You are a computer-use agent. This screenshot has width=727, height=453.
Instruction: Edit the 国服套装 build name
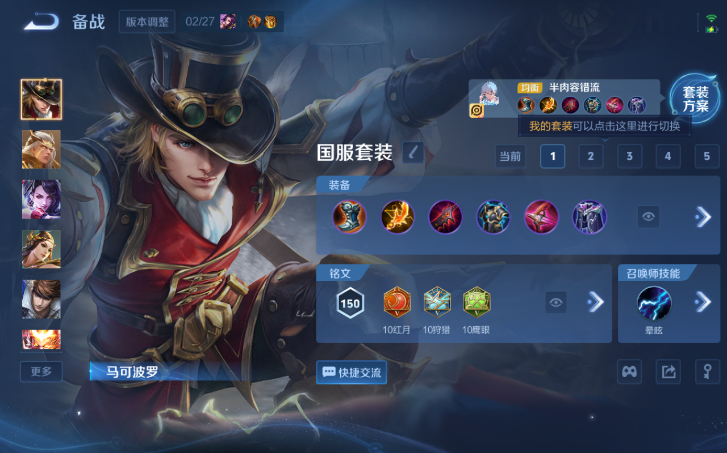413,153
